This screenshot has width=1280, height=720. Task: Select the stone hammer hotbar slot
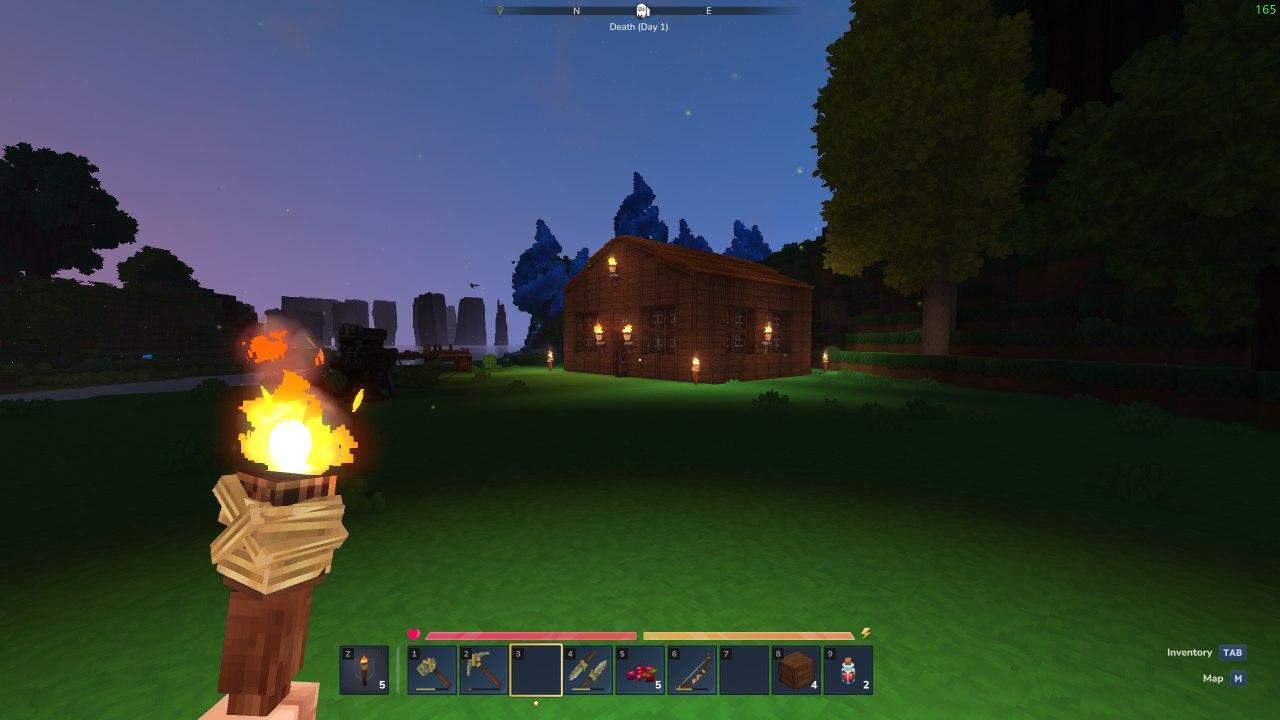tap(432, 670)
